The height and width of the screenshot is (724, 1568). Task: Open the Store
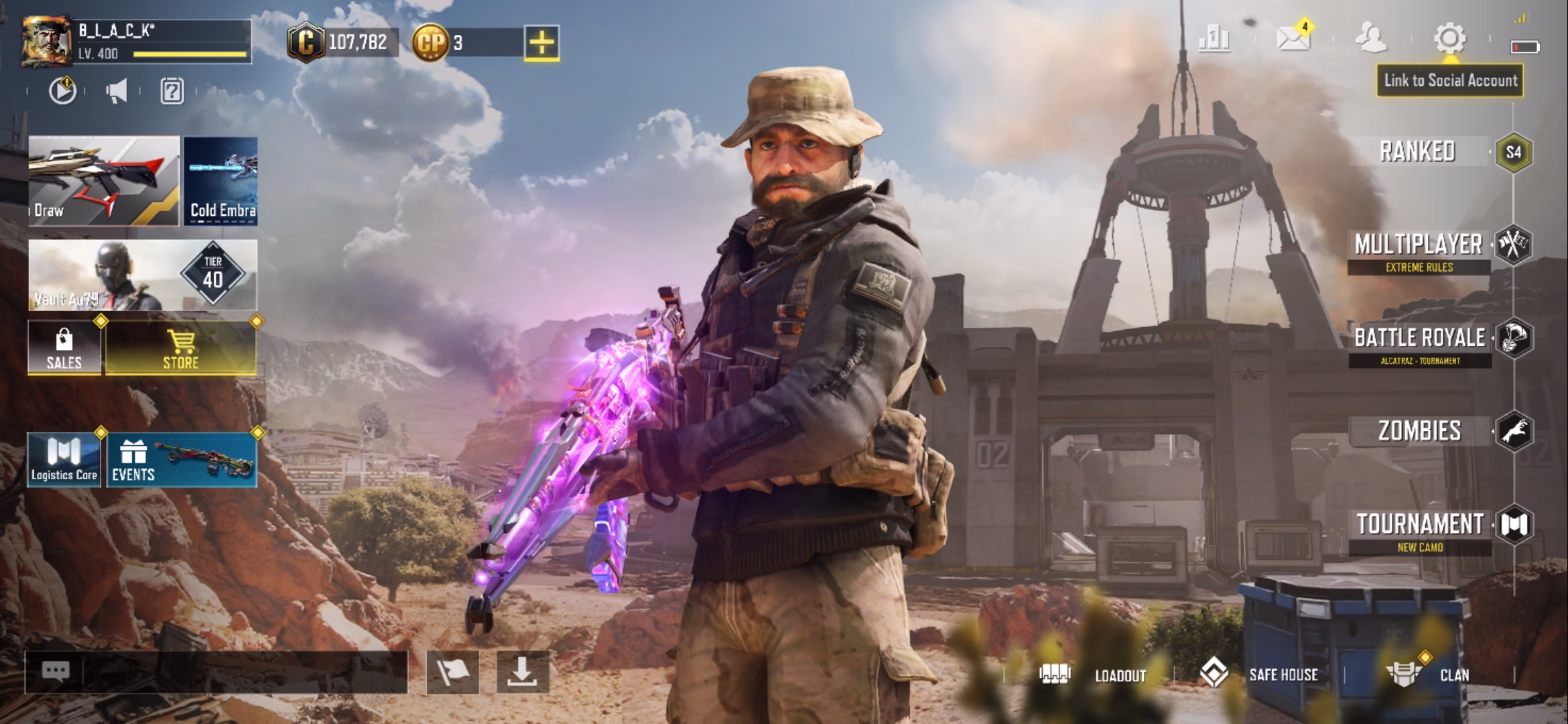coord(180,348)
